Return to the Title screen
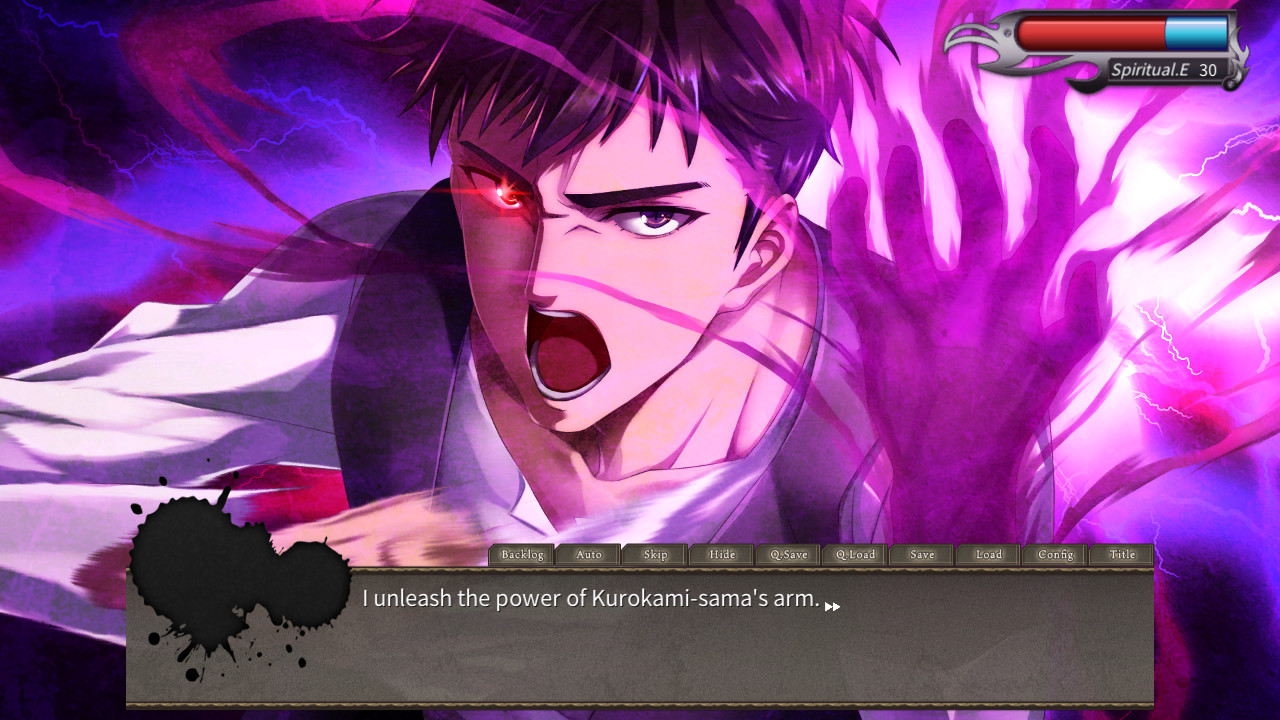The height and width of the screenshot is (720, 1280). [1121, 555]
